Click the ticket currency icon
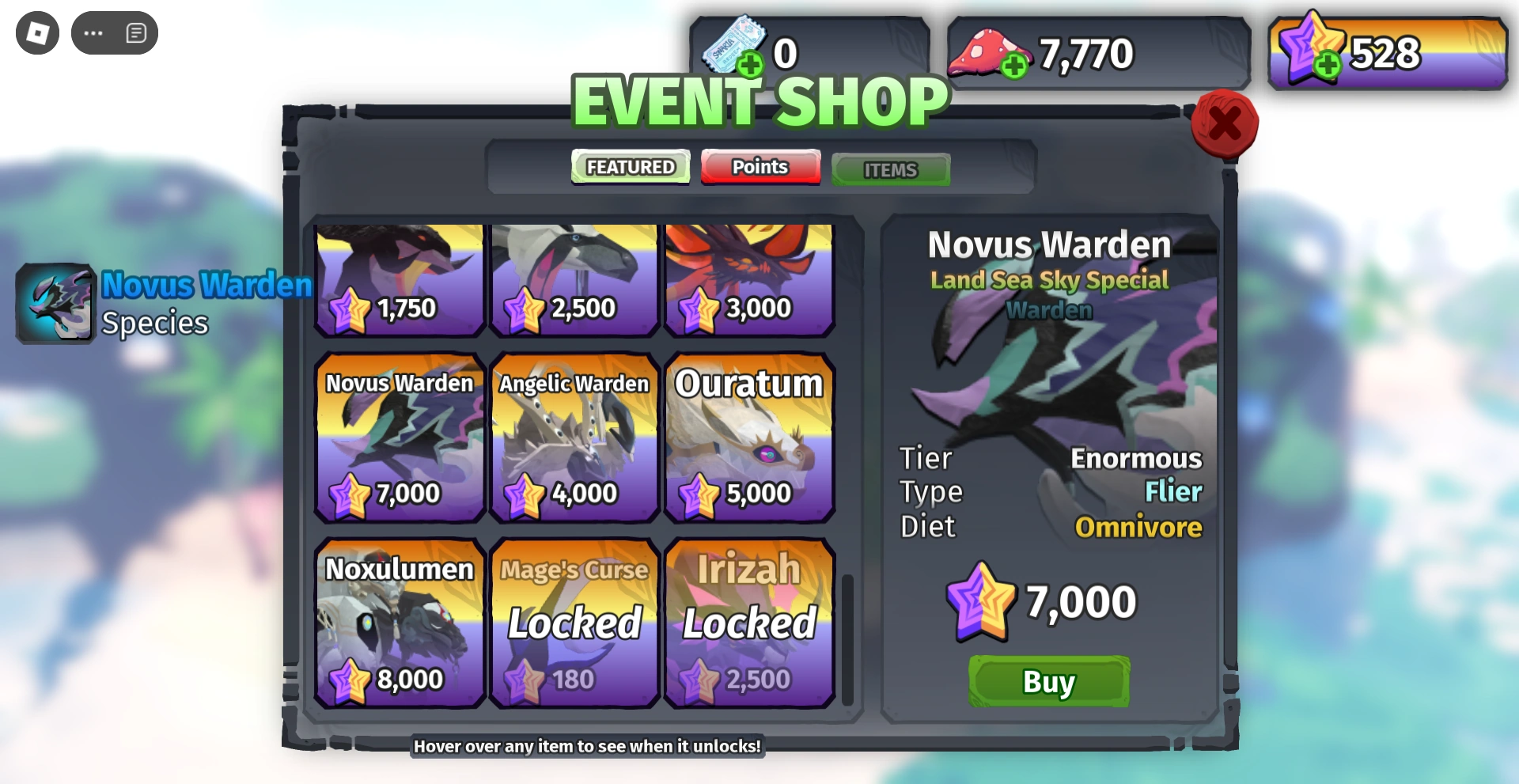1519x784 pixels. 733,44
